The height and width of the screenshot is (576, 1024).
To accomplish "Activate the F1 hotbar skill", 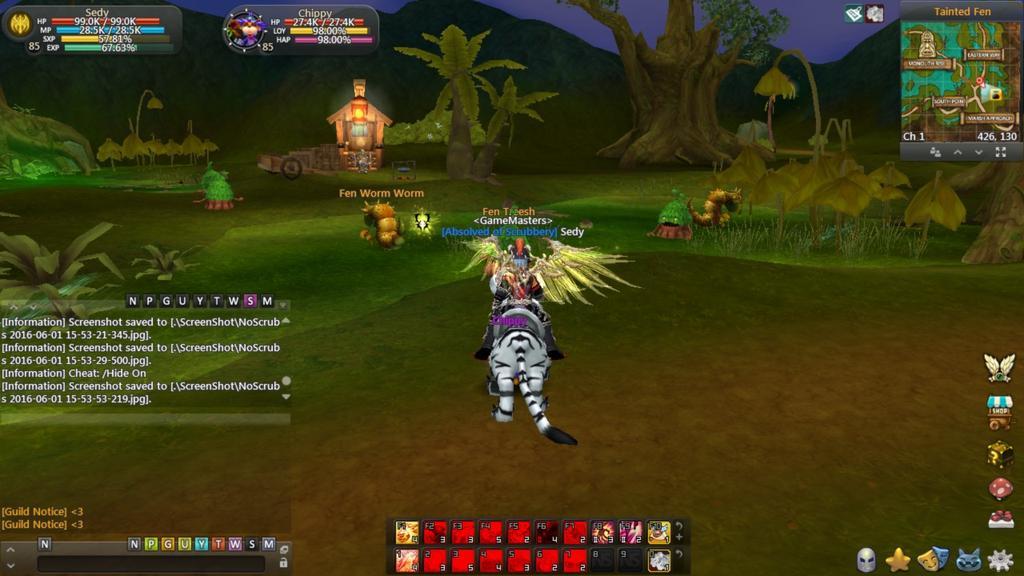I will pyautogui.click(x=407, y=532).
